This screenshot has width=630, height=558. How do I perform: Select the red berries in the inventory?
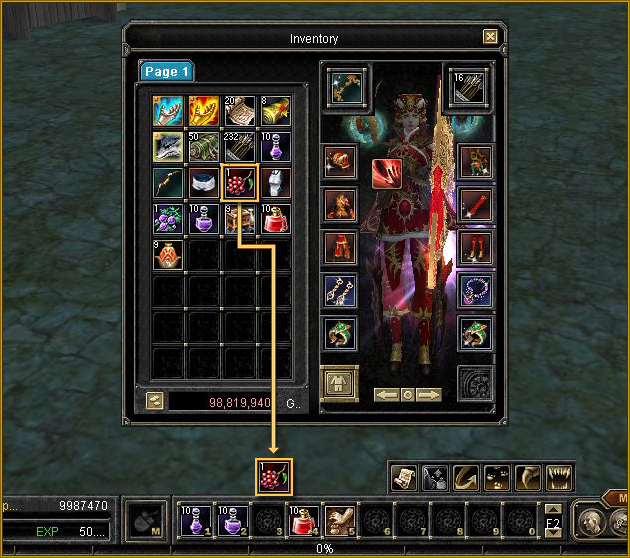239,182
